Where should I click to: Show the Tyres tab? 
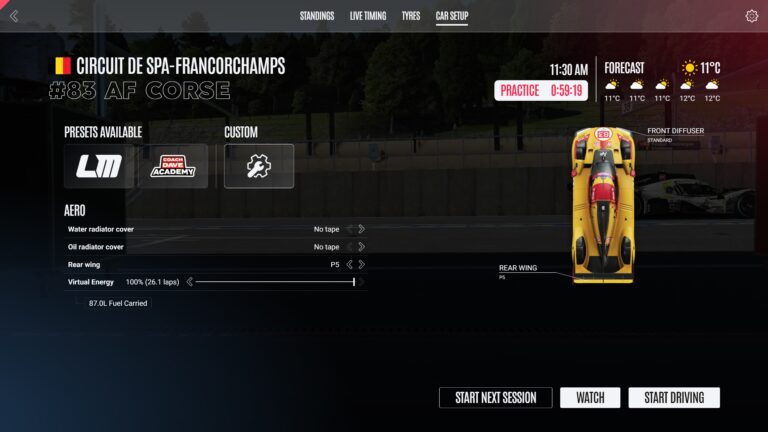(x=411, y=16)
